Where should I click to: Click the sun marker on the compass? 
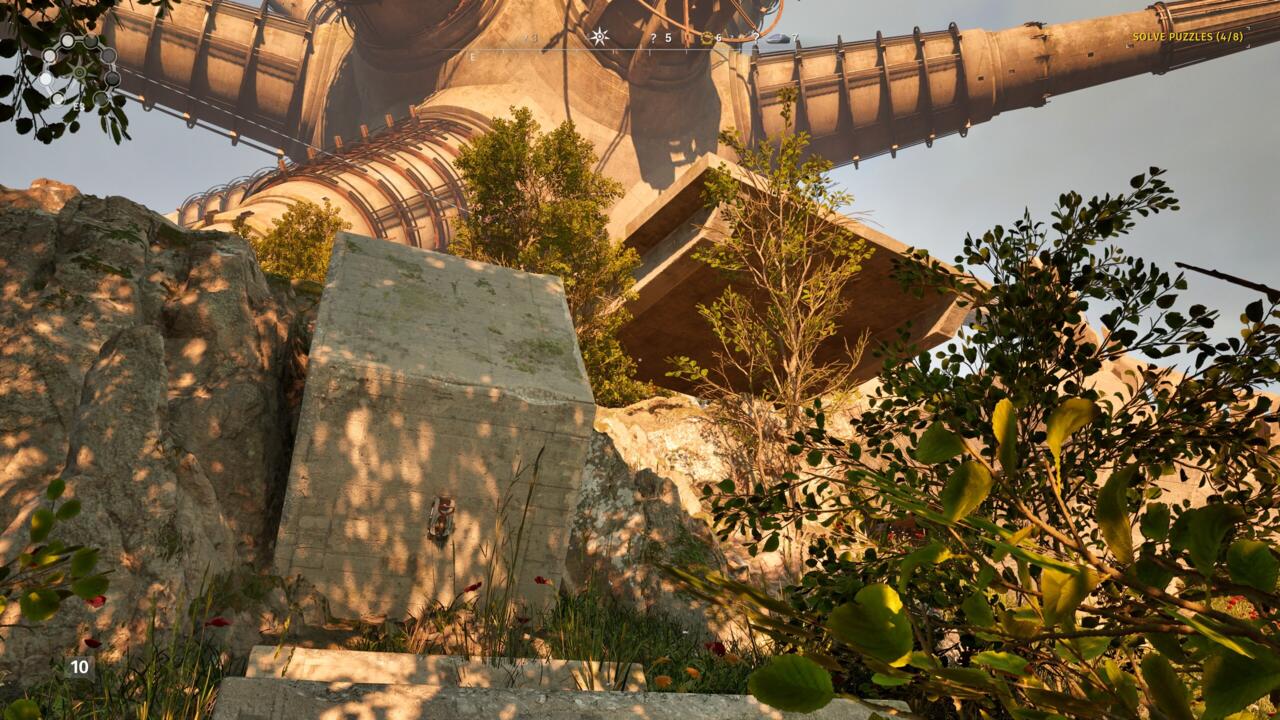pyautogui.click(x=599, y=36)
